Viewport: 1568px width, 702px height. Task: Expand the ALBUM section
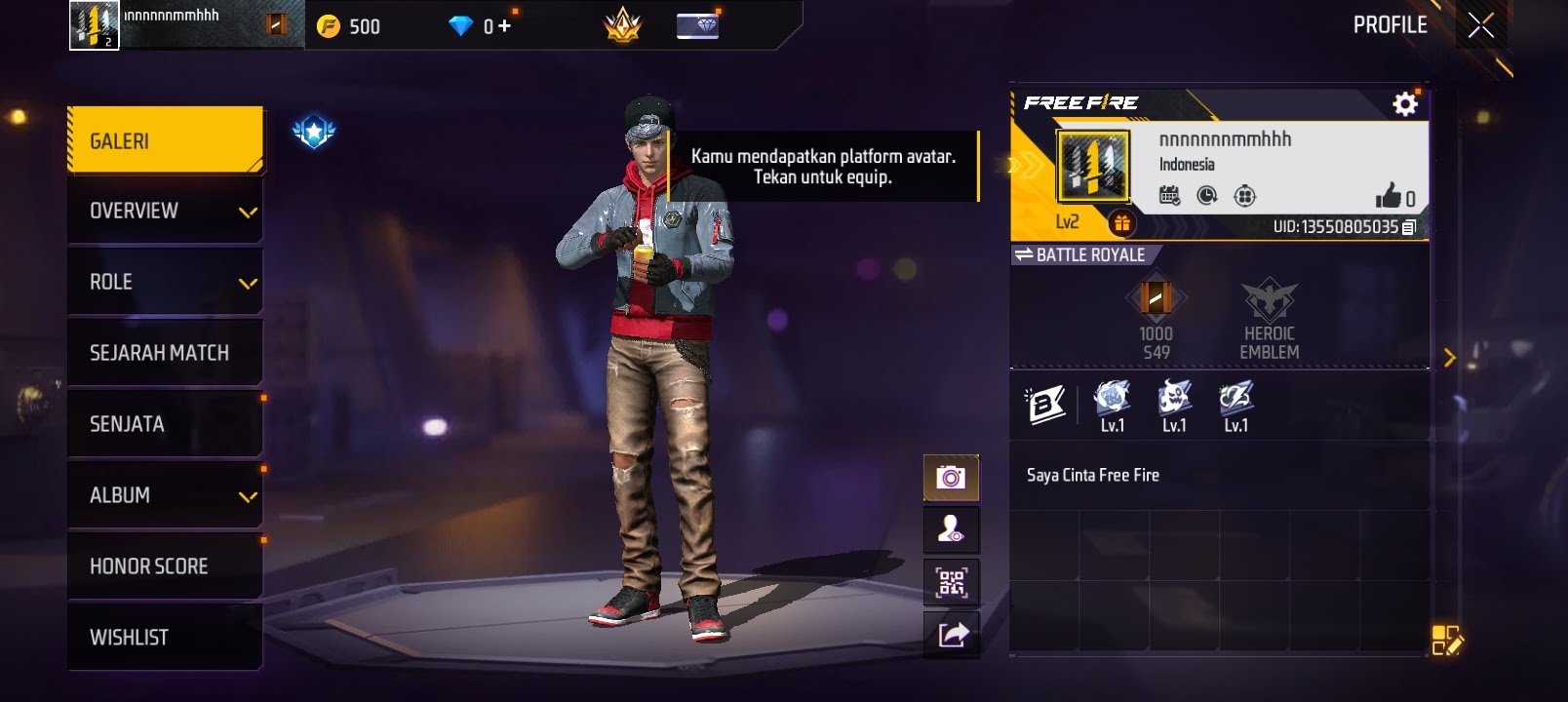pyautogui.click(x=164, y=494)
